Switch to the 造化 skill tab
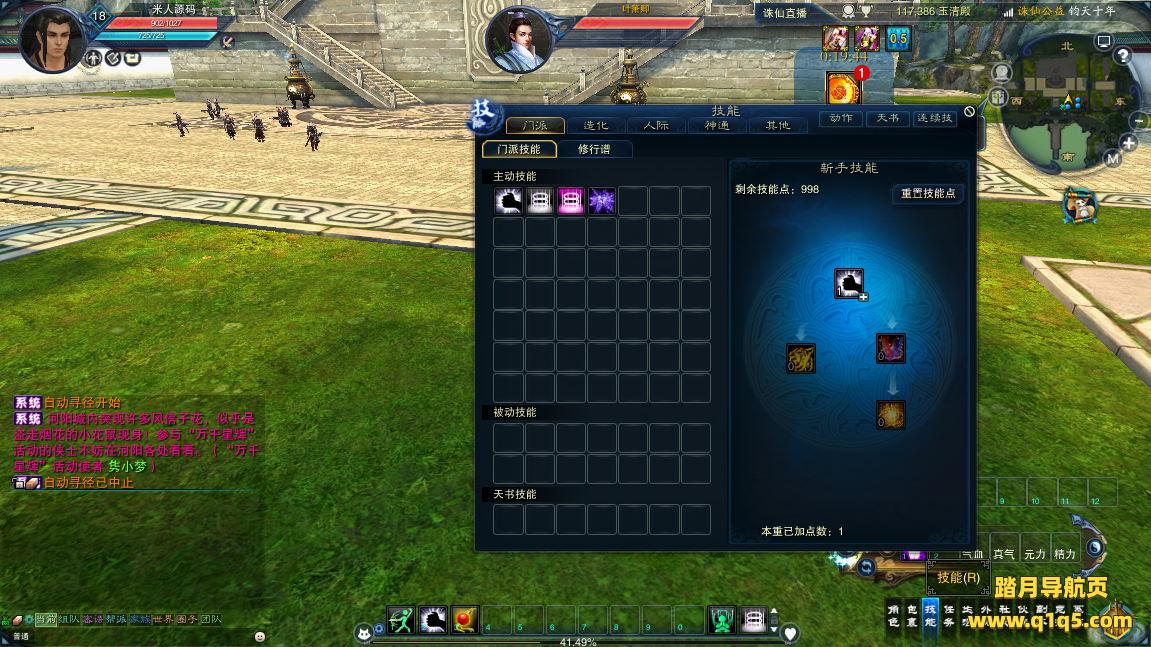The height and width of the screenshot is (647, 1151). point(596,126)
